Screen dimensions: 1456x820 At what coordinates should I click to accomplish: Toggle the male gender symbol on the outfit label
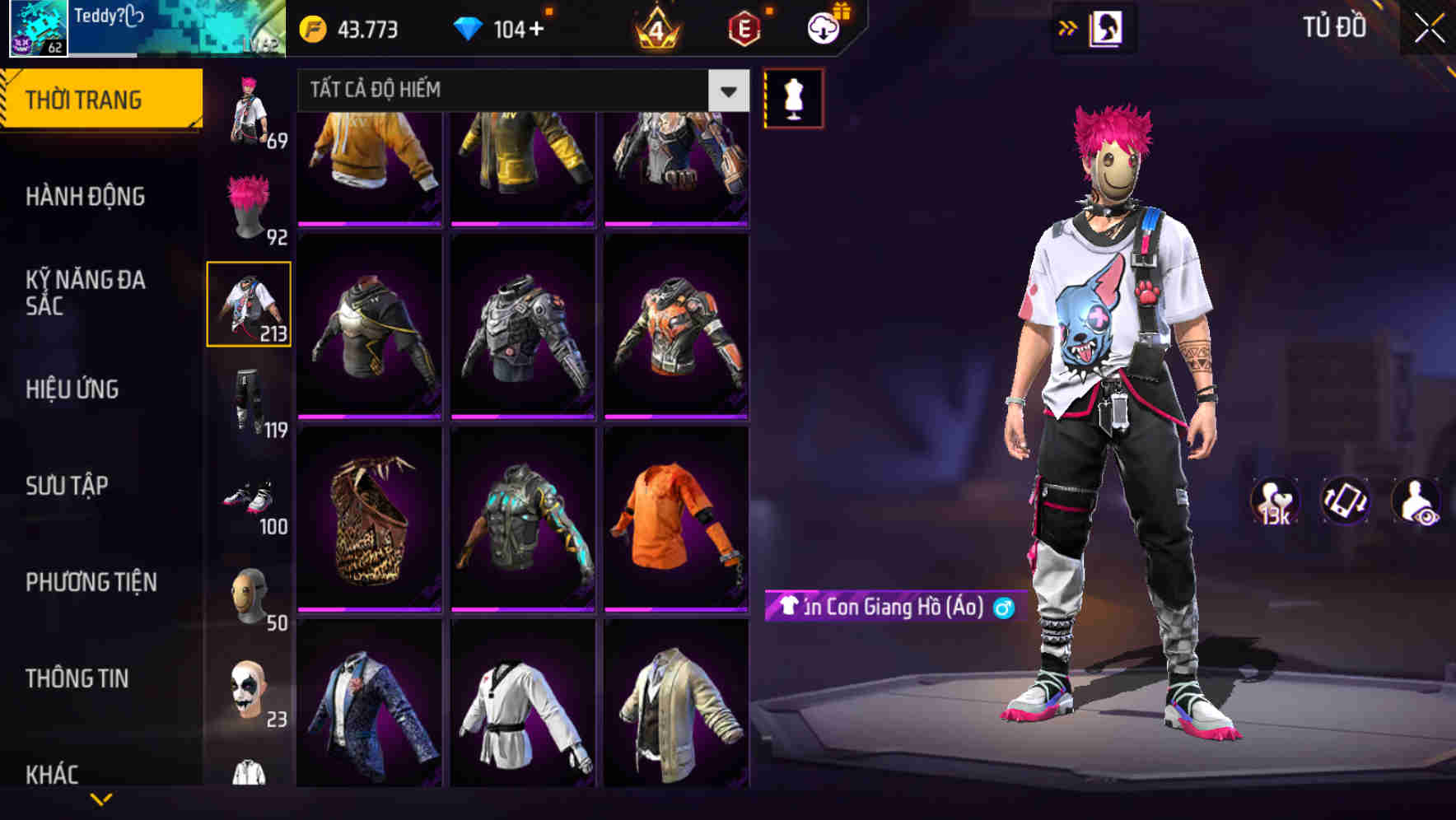click(1004, 609)
